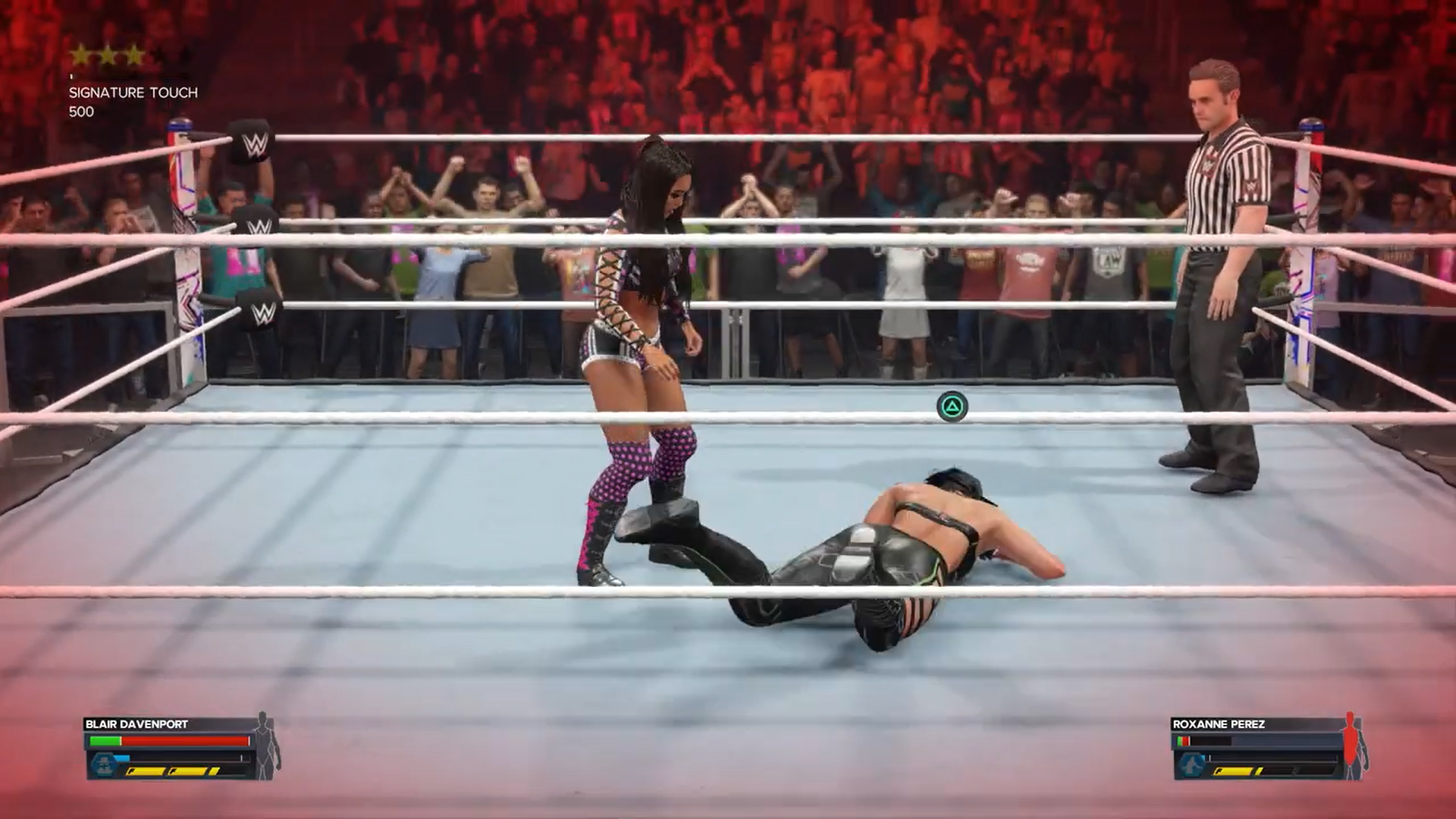Click Blair Davenport's hexagonal payback icon
The width and height of the screenshot is (1456, 819).
[x=102, y=764]
